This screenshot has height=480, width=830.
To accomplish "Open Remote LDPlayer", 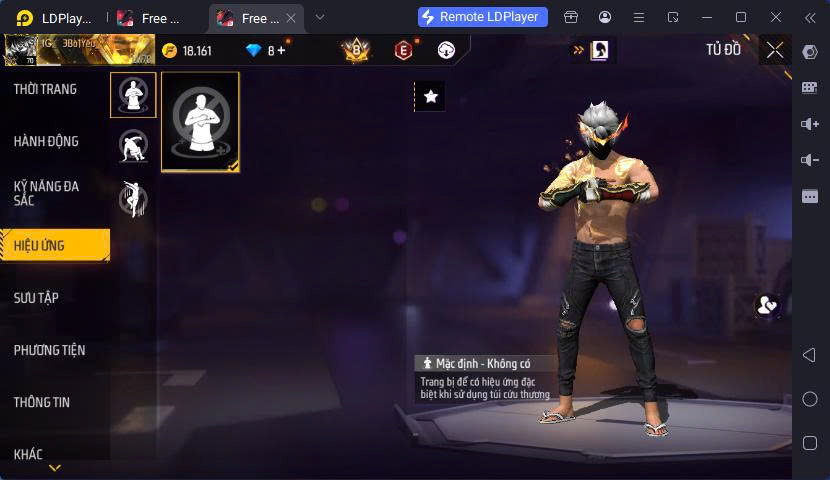I will tap(482, 17).
